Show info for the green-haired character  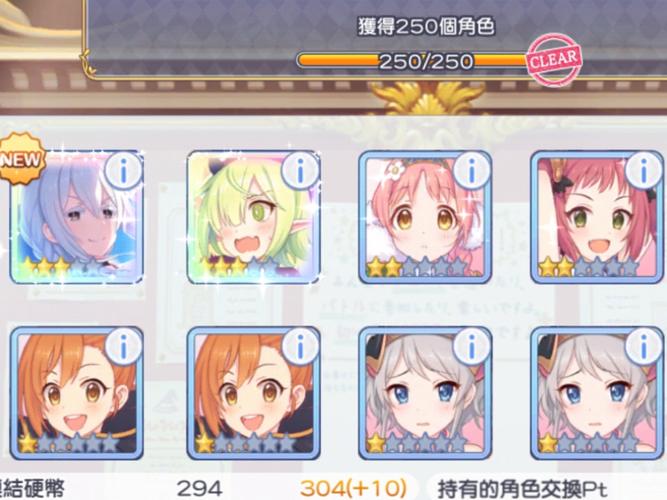299,171
